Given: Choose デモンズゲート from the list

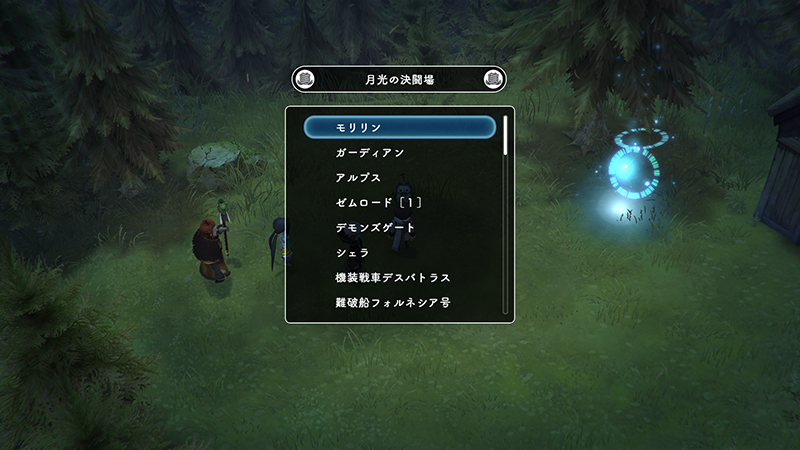Looking at the screenshot, I should [x=400, y=227].
